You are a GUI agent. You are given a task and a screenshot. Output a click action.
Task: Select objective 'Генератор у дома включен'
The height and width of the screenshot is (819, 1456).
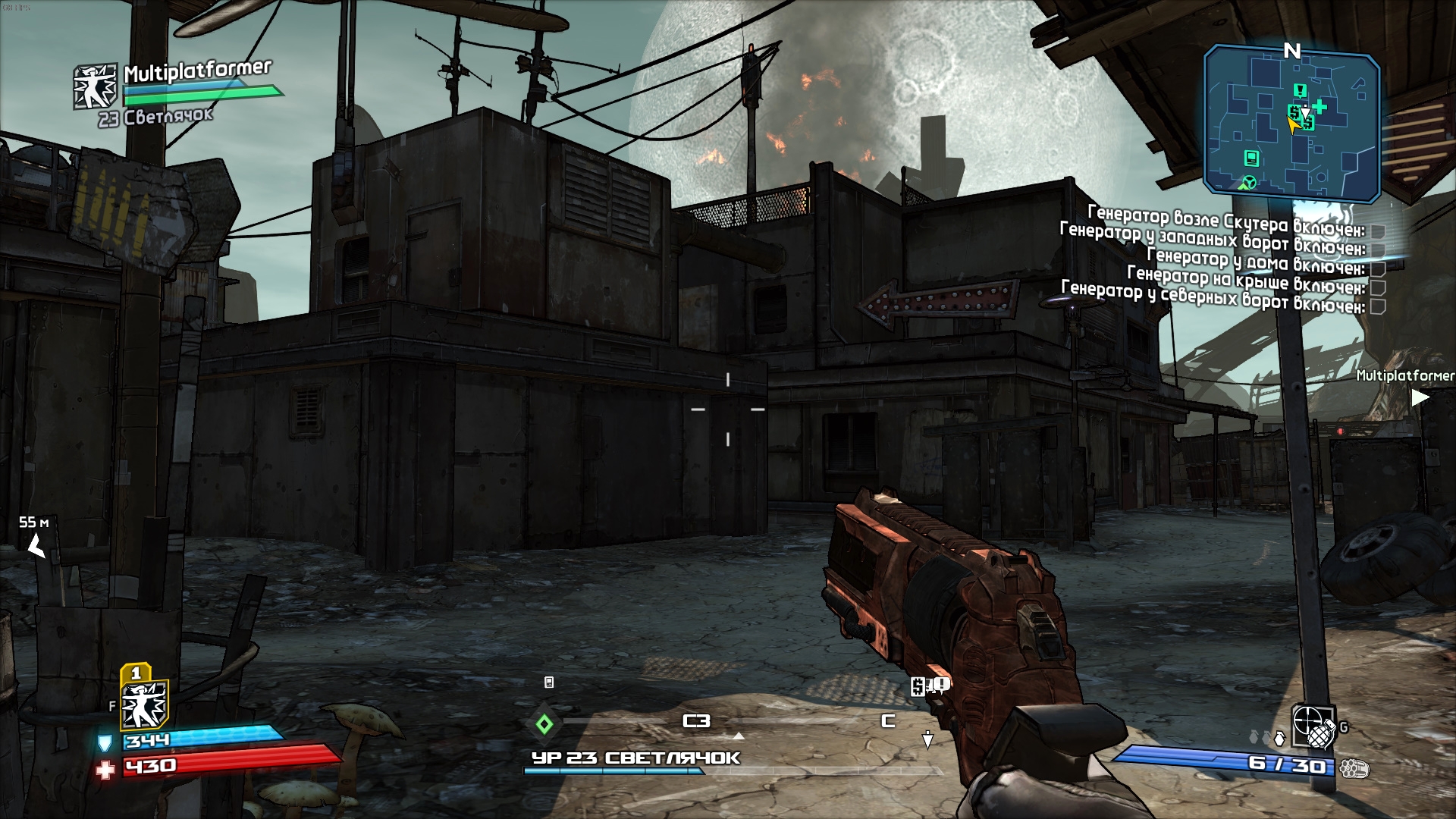pos(1255,259)
